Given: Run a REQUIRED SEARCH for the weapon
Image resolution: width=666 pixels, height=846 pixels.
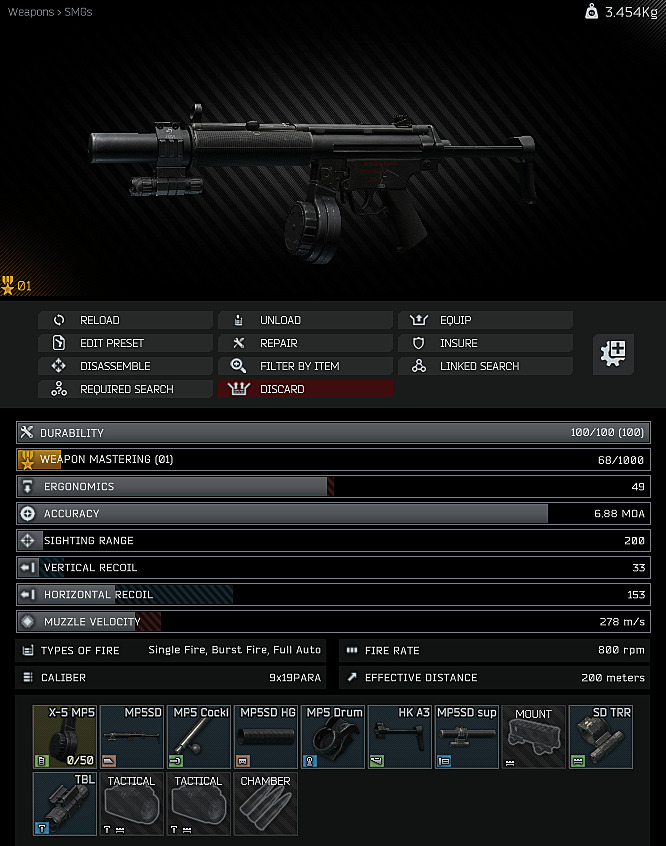Looking at the screenshot, I should coord(125,389).
